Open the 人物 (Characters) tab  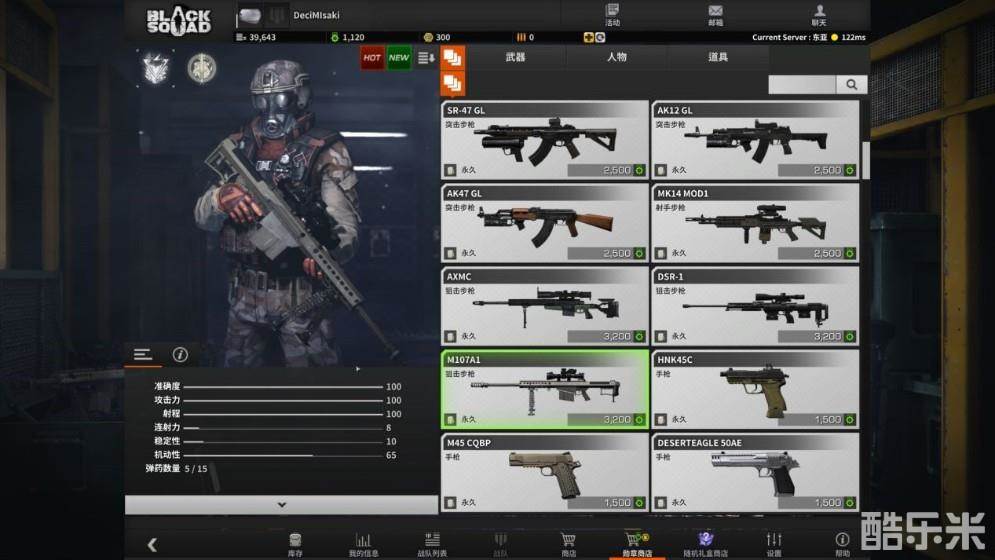pyautogui.click(x=616, y=58)
